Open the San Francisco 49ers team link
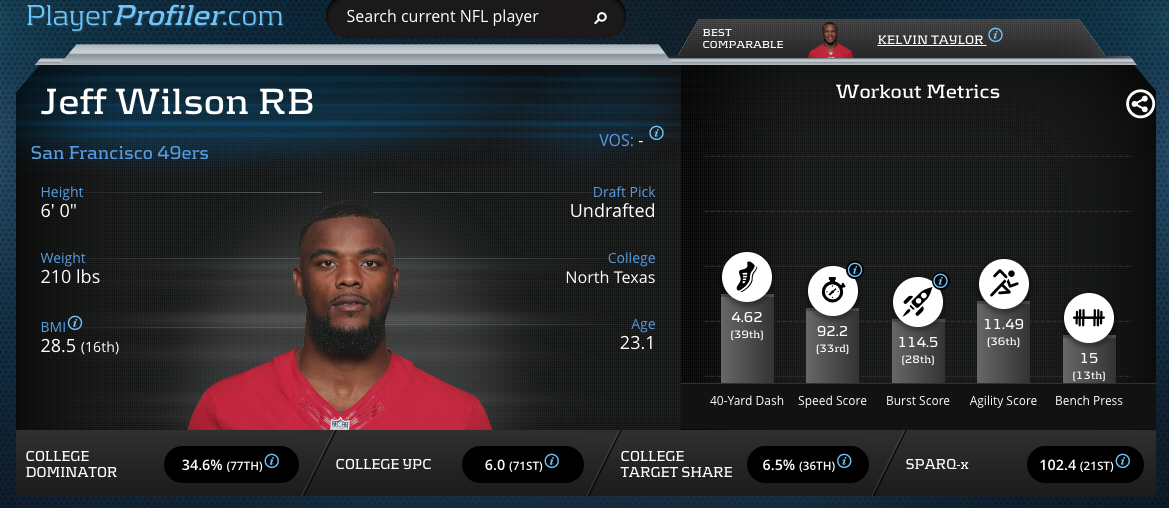 pos(119,153)
